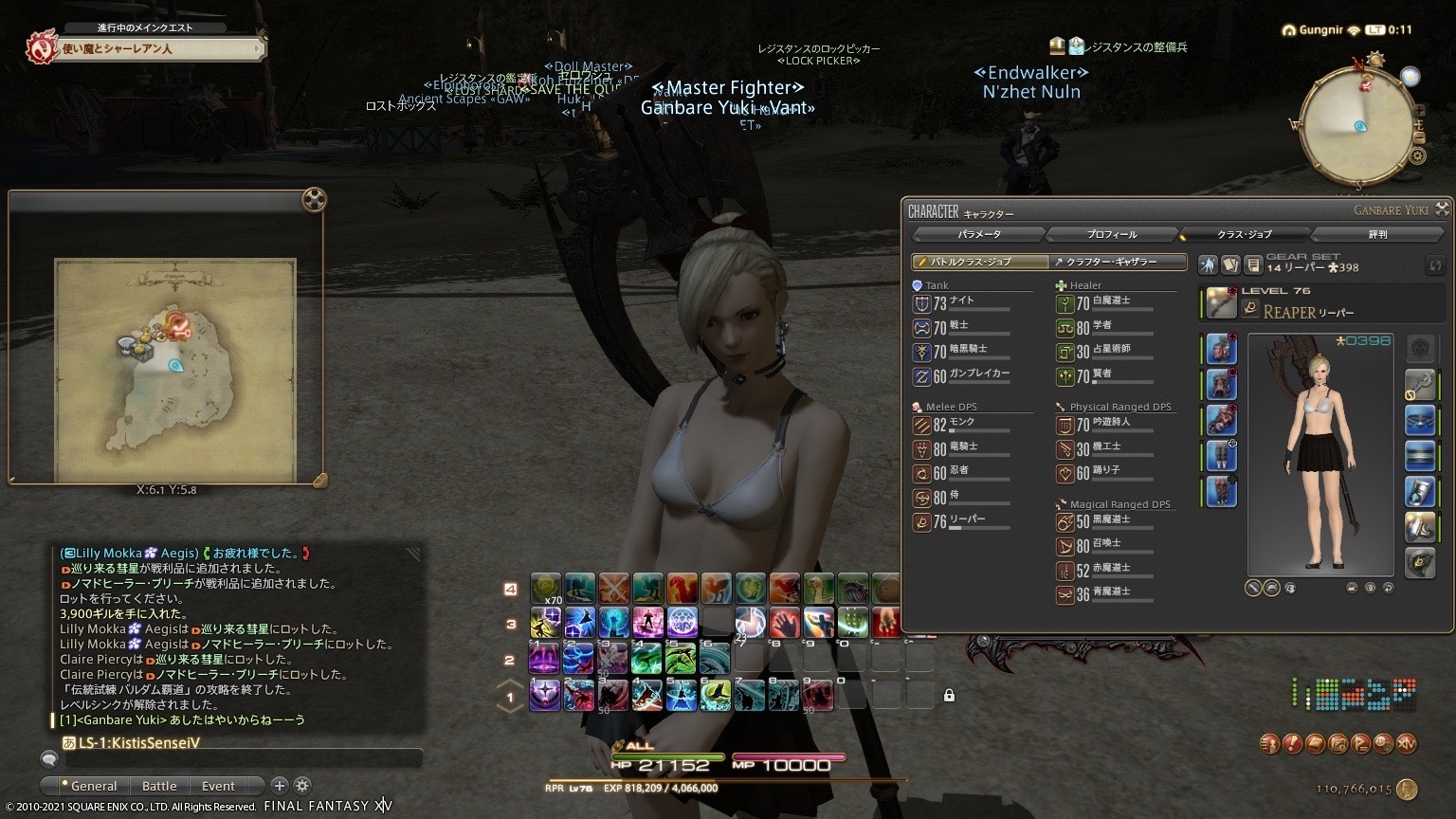Switch chat to the General tab

[x=89, y=786]
